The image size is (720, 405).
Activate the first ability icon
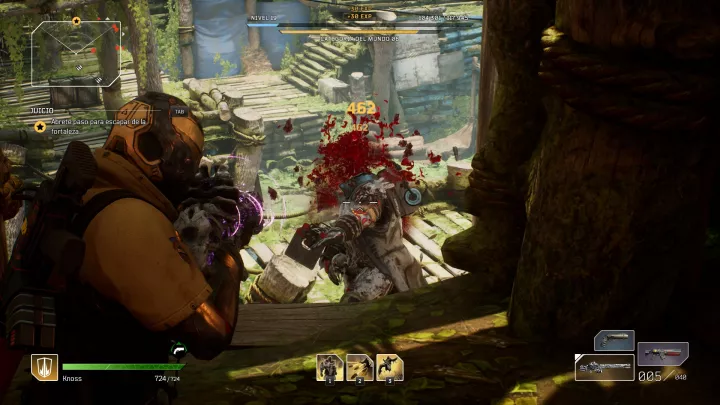point(330,368)
